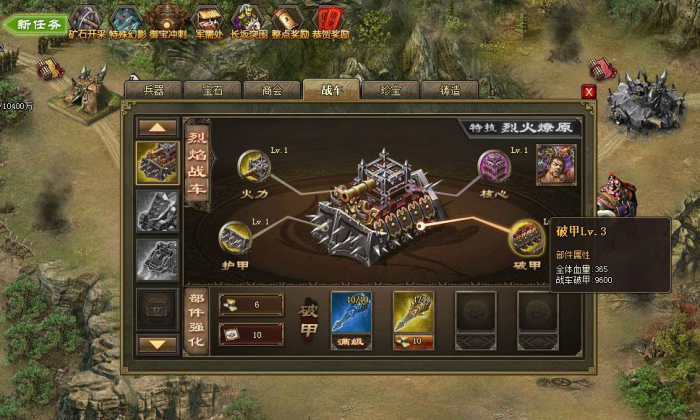Open the 新任务 new quest arrow
This screenshot has height=420, width=700.
click(x=34, y=22)
